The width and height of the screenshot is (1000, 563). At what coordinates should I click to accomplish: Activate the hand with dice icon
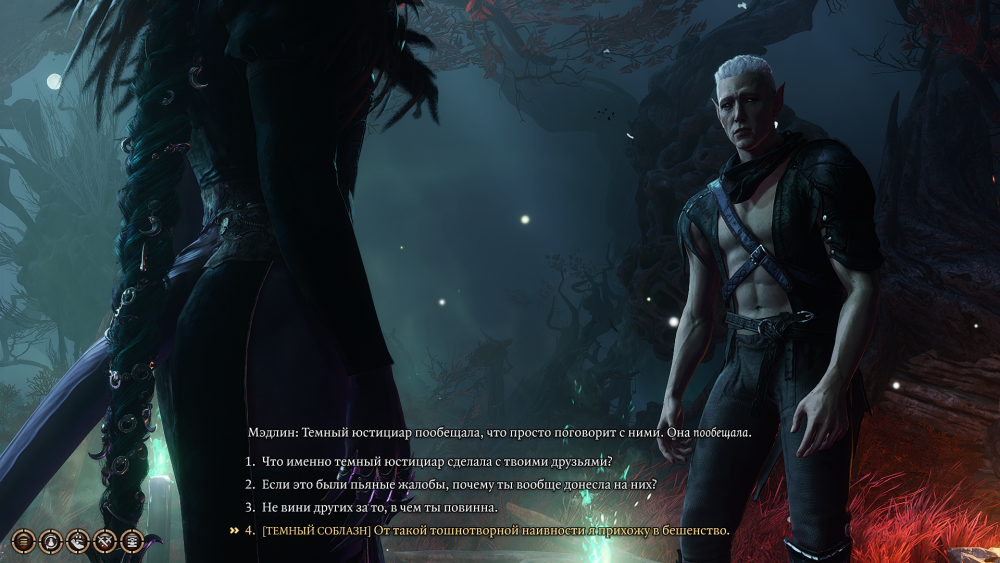(x=77, y=541)
